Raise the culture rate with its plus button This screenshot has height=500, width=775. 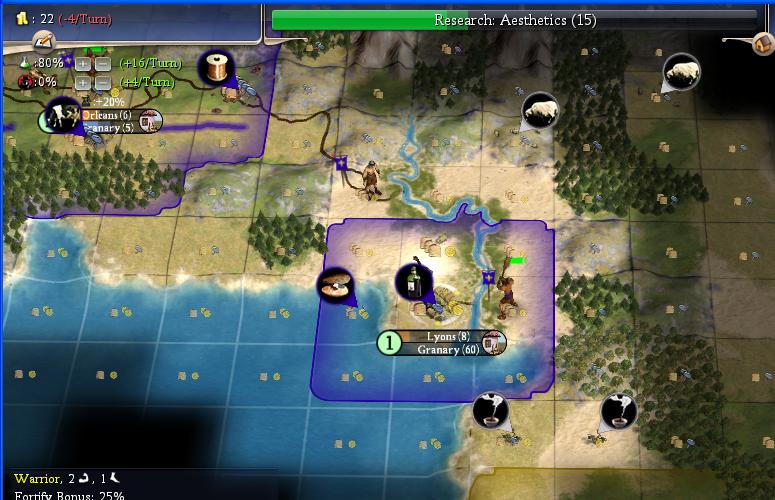(x=84, y=82)
